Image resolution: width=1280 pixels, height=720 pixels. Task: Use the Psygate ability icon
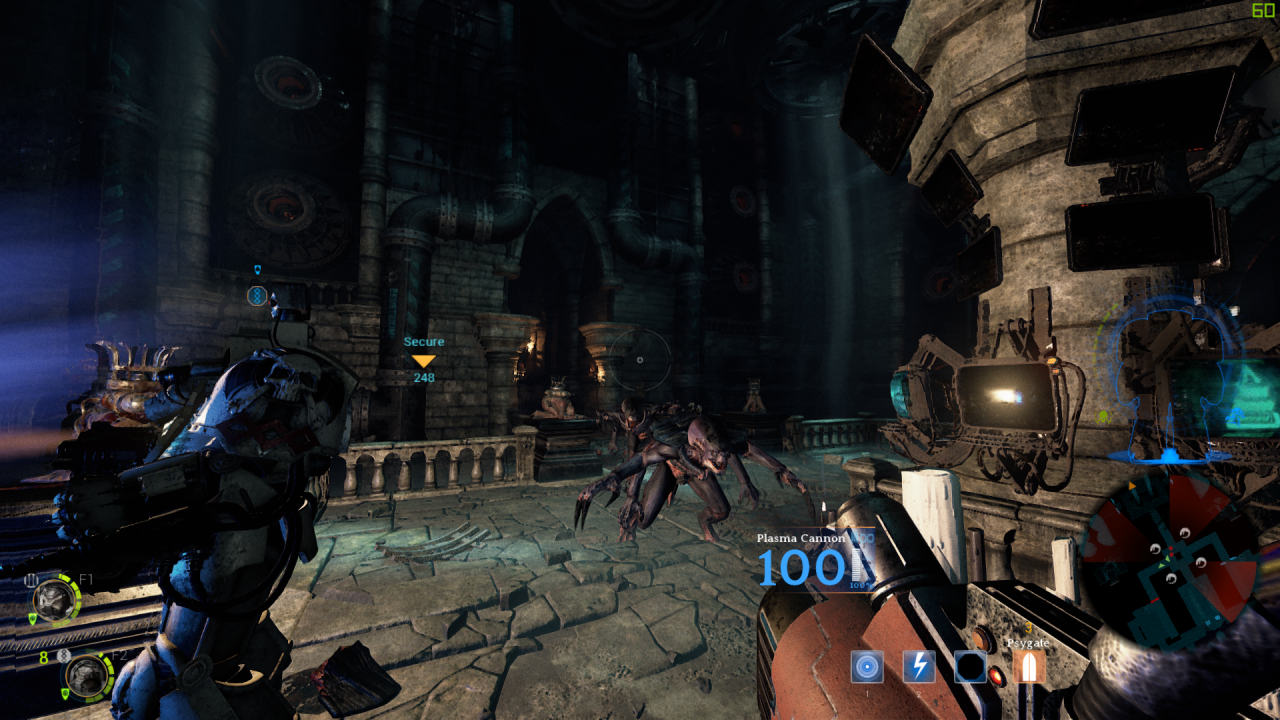pos(1028,667)
